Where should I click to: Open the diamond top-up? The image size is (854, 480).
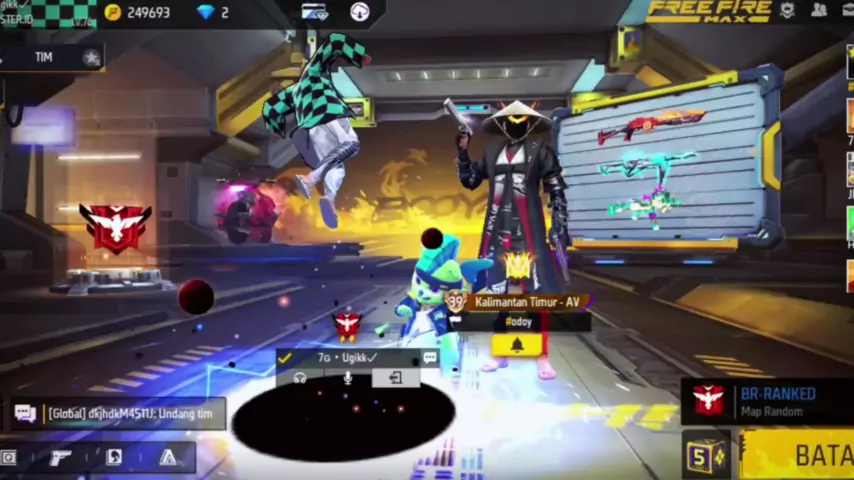(212, 12)
